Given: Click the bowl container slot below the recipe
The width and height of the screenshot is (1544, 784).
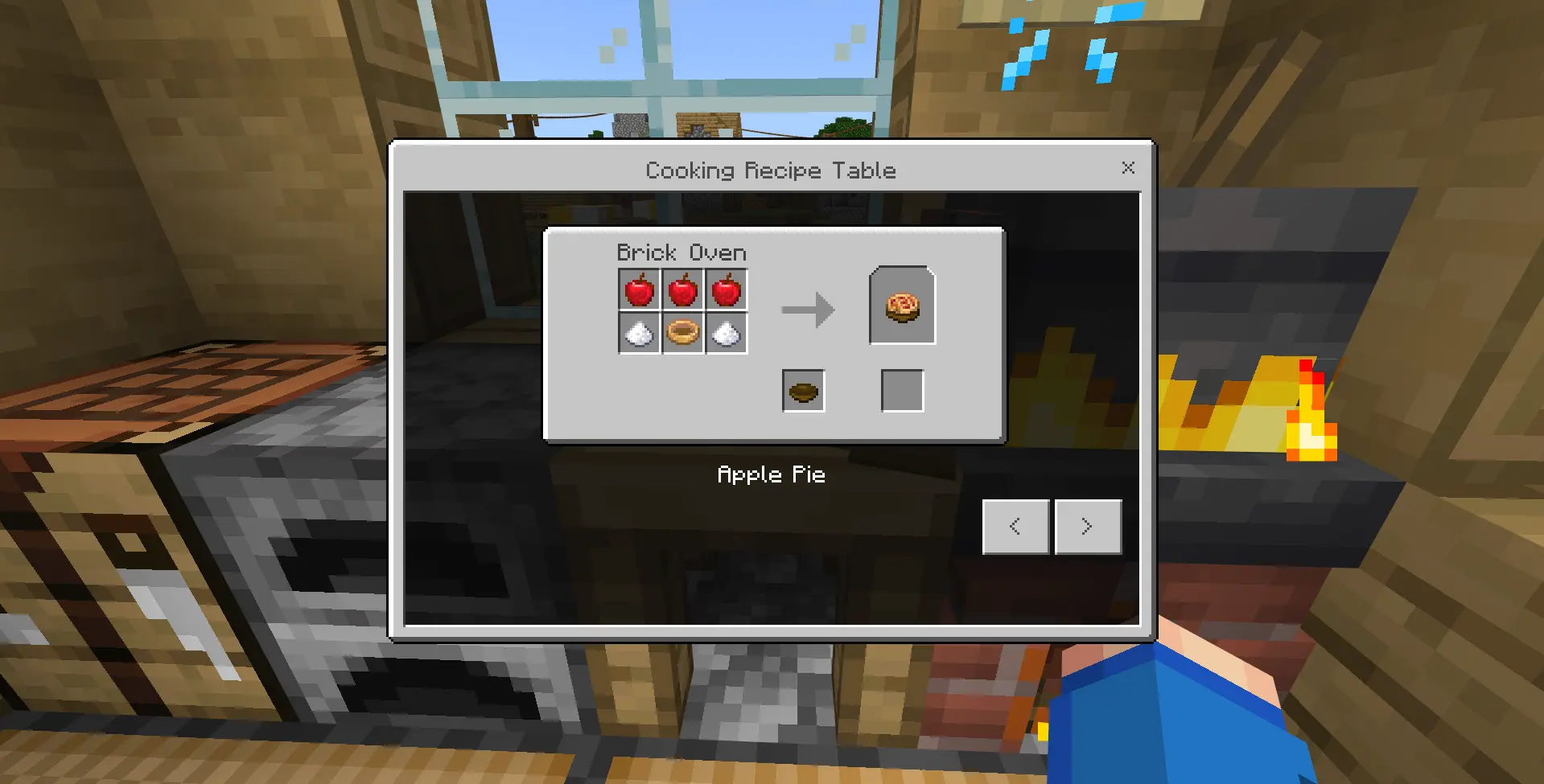Looking at the screenshot, I should (802, 390).
